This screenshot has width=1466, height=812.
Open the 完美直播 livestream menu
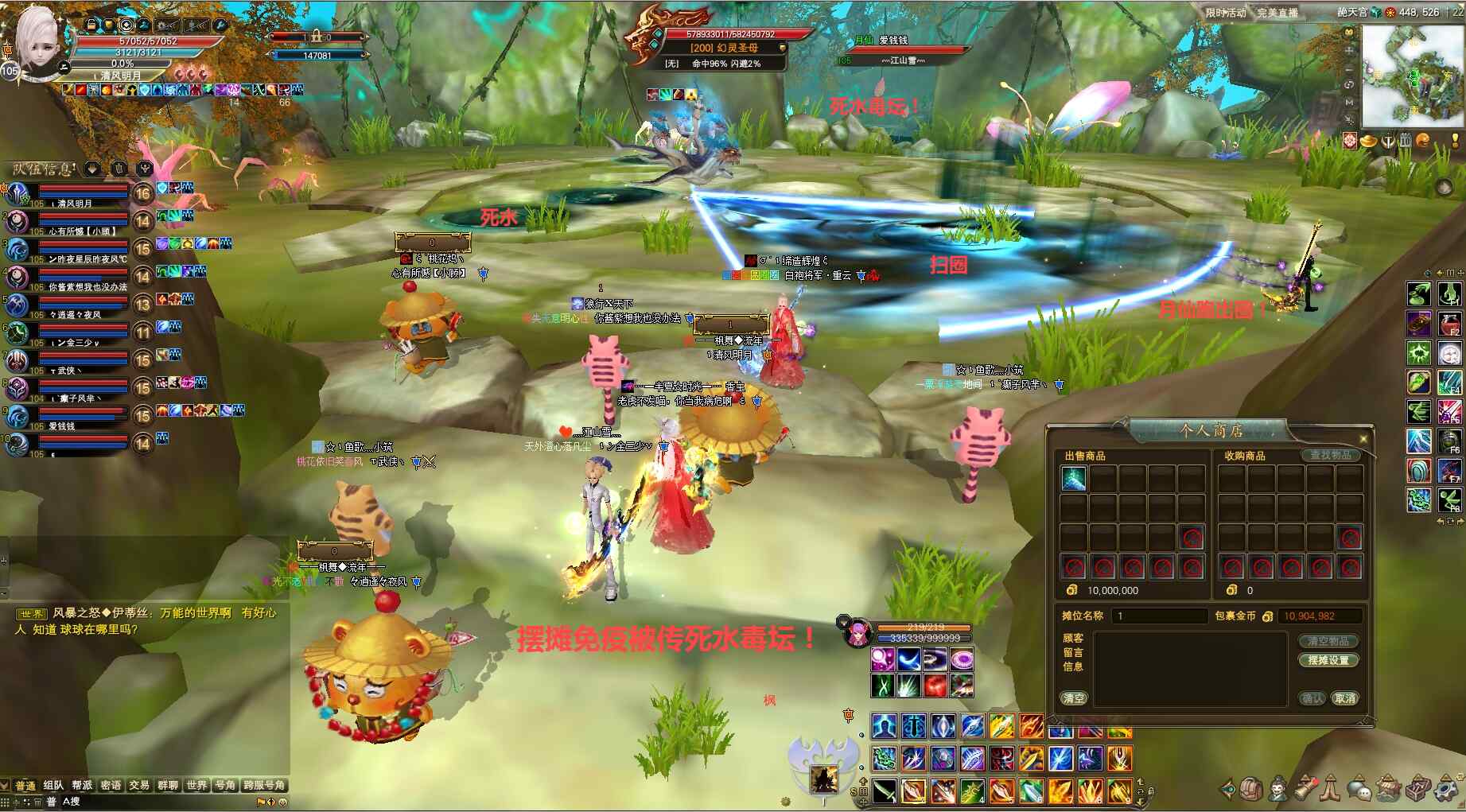tap(1277, 13)
